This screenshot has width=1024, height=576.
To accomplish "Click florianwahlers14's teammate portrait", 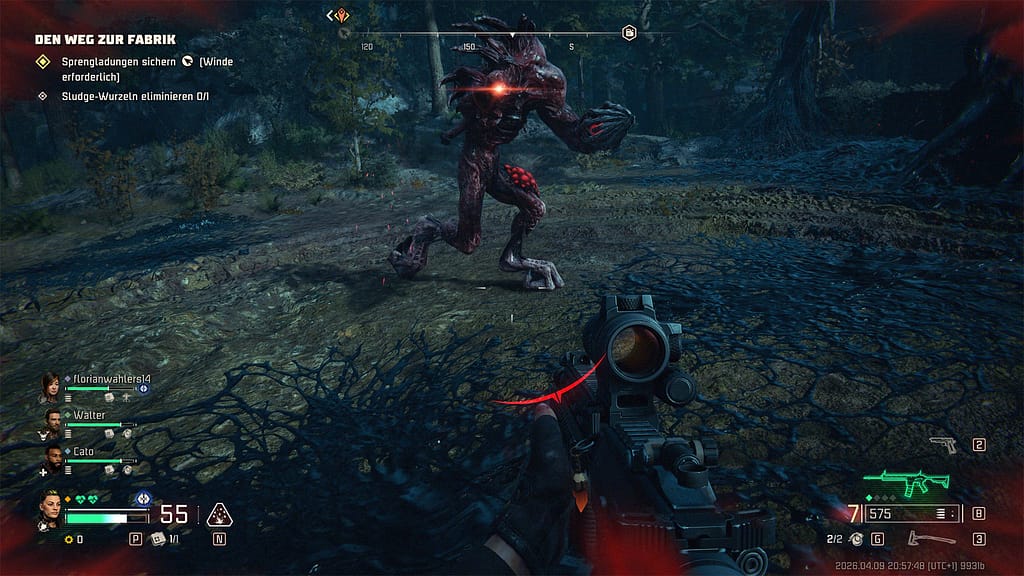I will [50, 385].
